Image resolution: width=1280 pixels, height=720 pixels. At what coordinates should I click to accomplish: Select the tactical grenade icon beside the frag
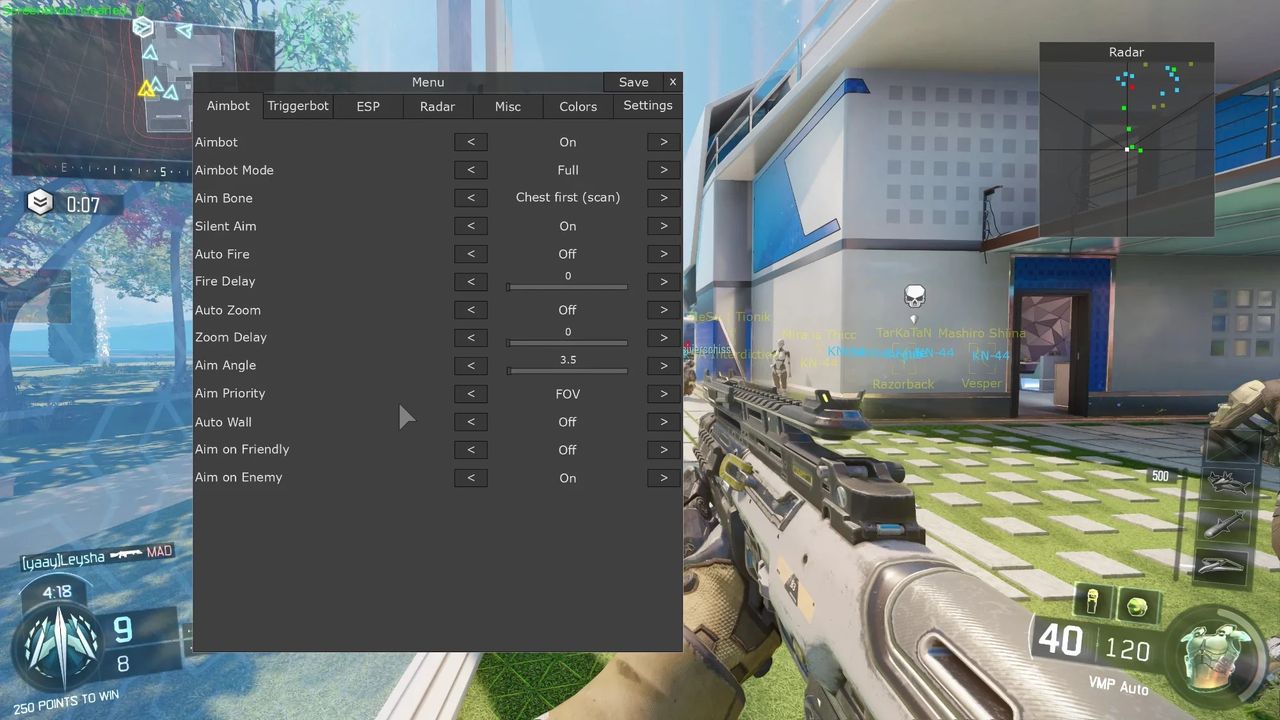(x=1092, y=600)
